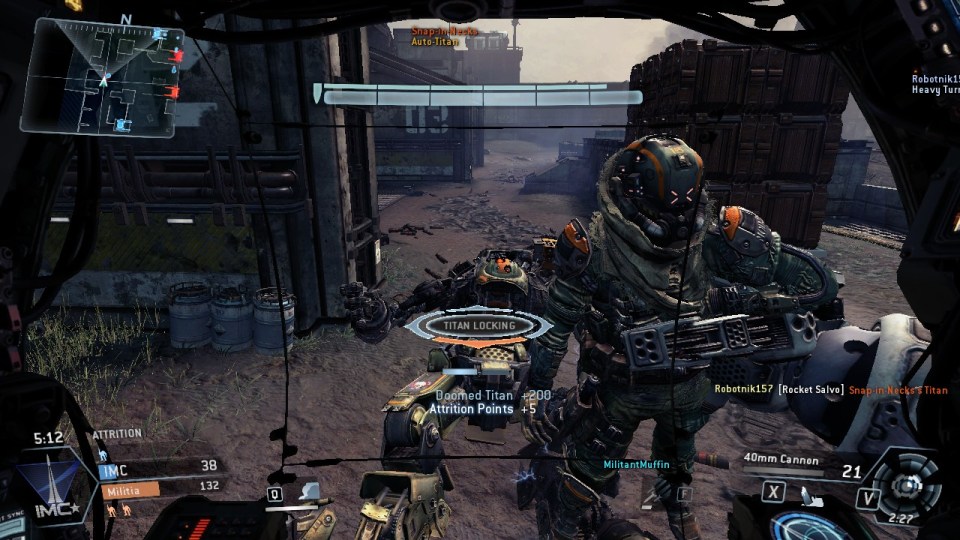The height and width of the screenshot is (540, 960).
Task: Select the MilitantMuffin player name tag
Action: (636, 465)
